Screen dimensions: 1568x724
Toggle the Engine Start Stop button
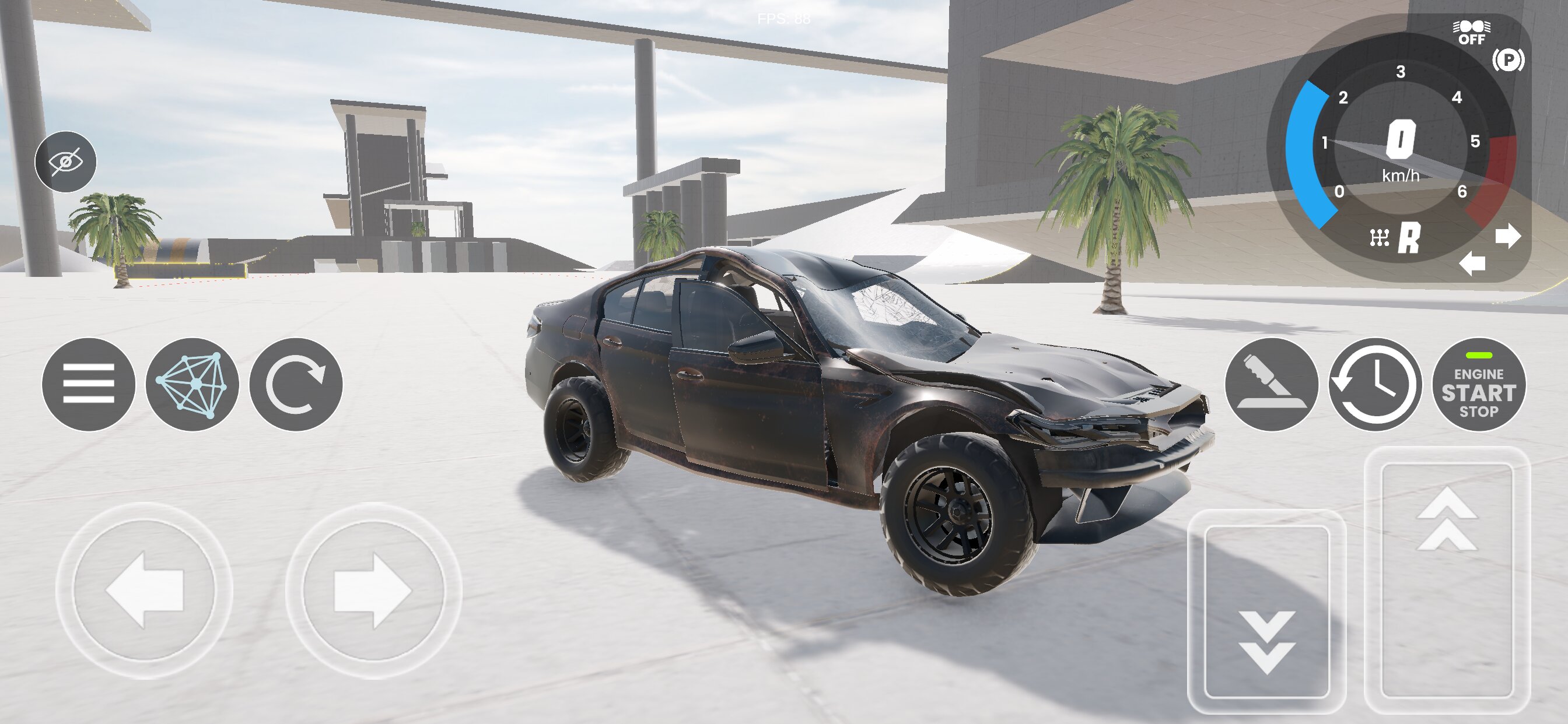click(x=1479, y=385)
